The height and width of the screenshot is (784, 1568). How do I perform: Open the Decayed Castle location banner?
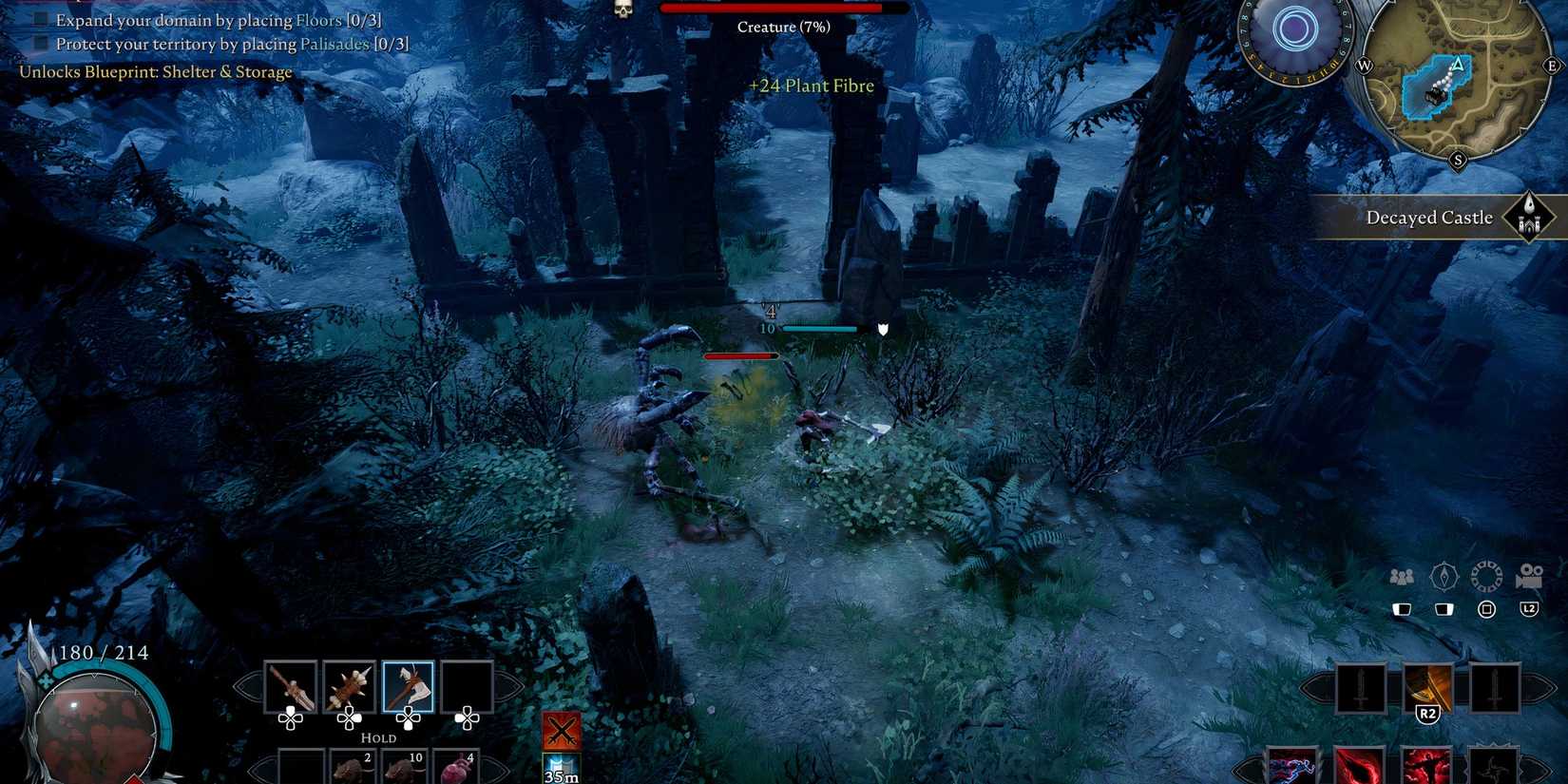[x=1428, y=217]
